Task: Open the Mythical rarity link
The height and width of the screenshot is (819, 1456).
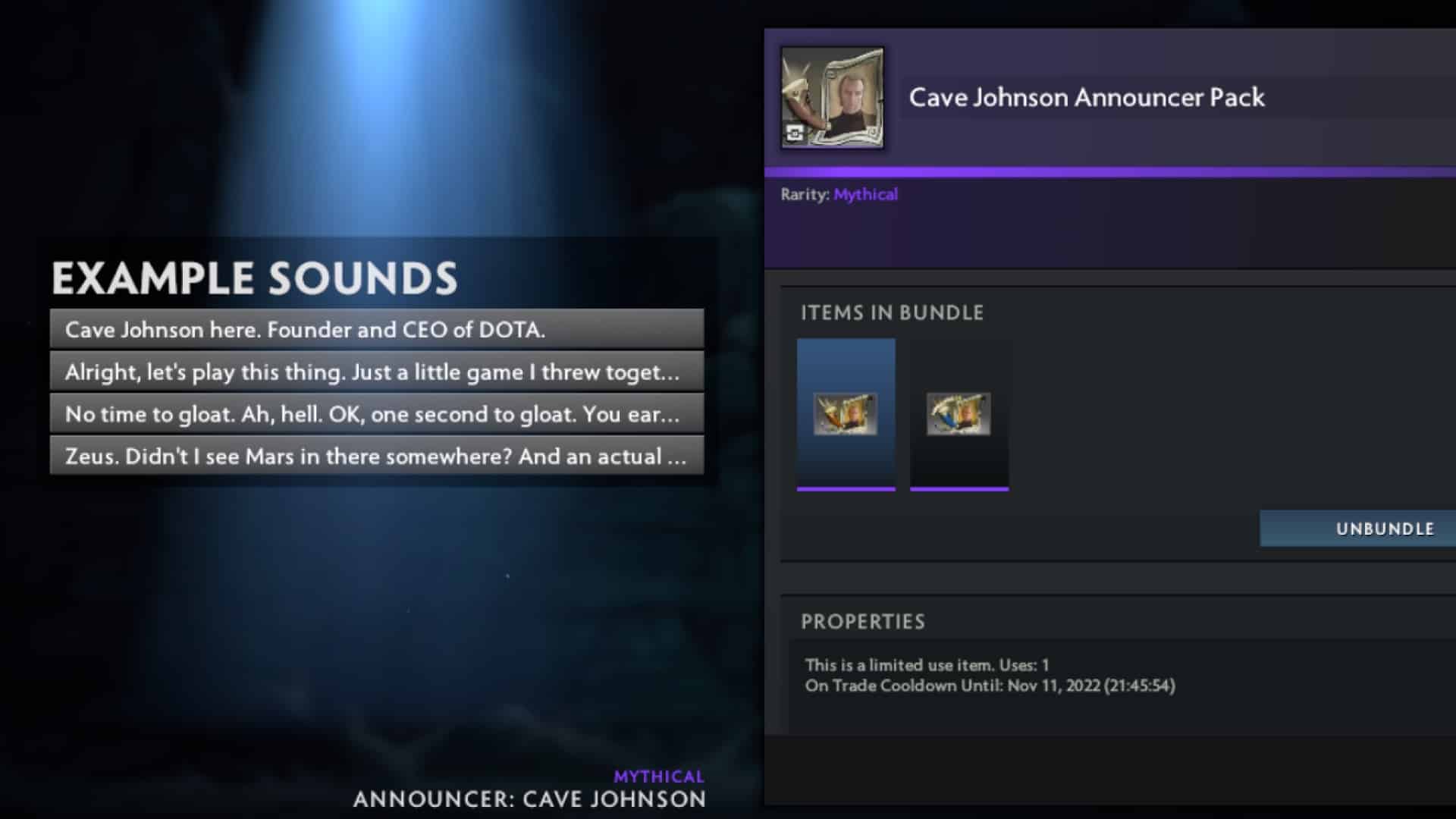Action: pyautogui.click(x=864, y=194)
